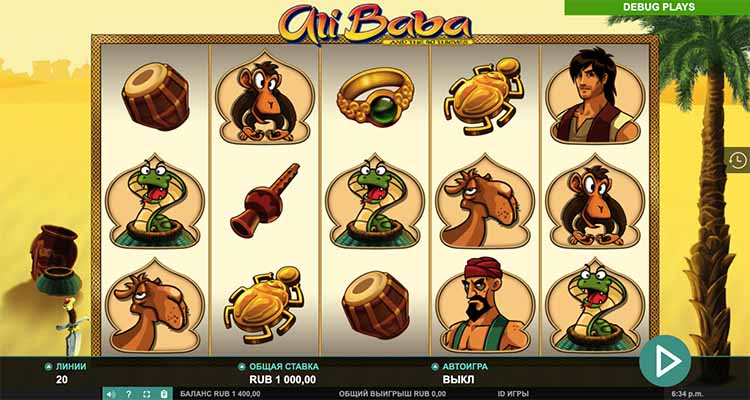The width and height of the screenshot is (750, 400).
Task: Switch to fullscreen mode
Action: 148,394
